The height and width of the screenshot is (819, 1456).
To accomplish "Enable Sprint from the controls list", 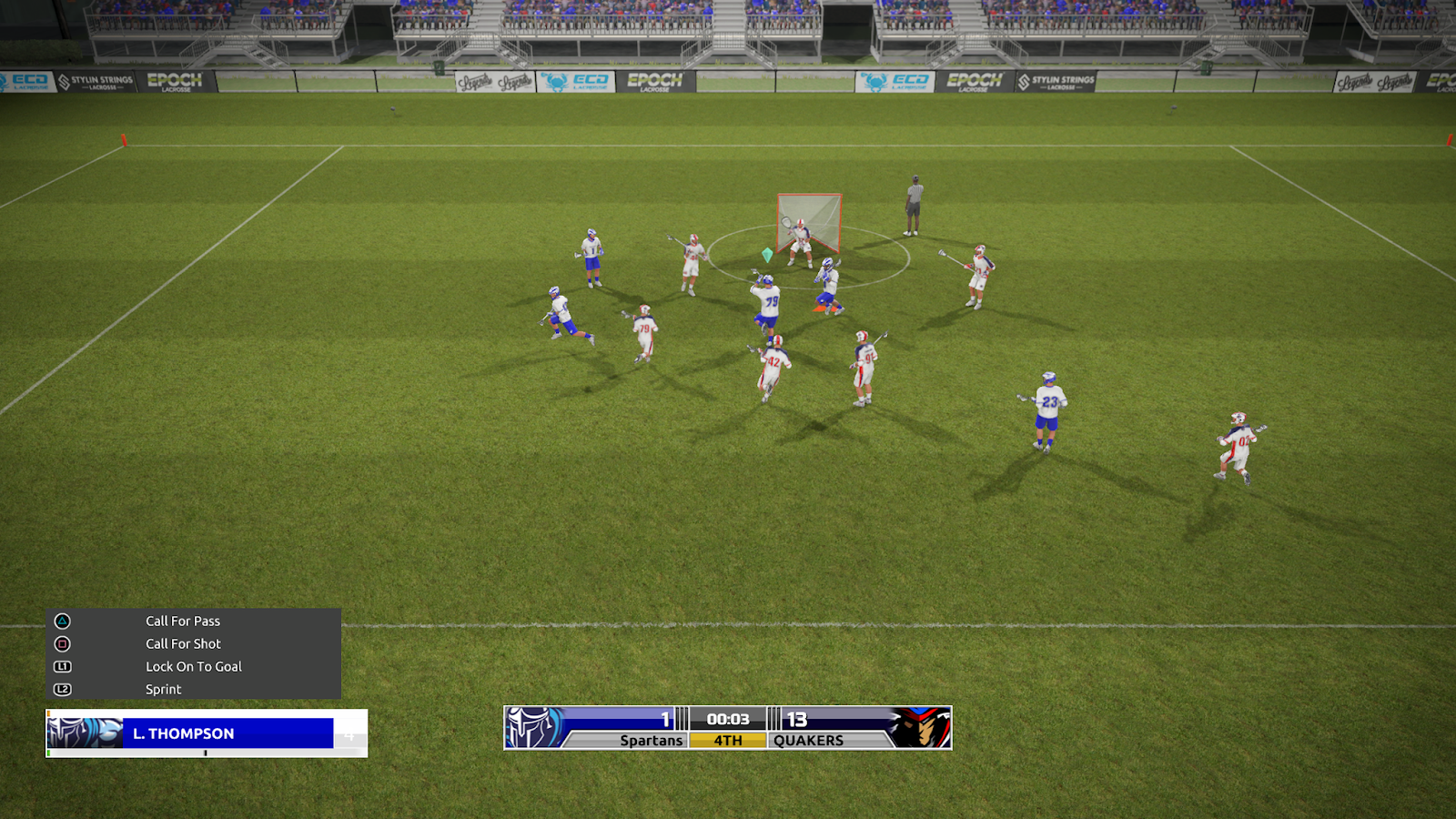I will 164,689.
